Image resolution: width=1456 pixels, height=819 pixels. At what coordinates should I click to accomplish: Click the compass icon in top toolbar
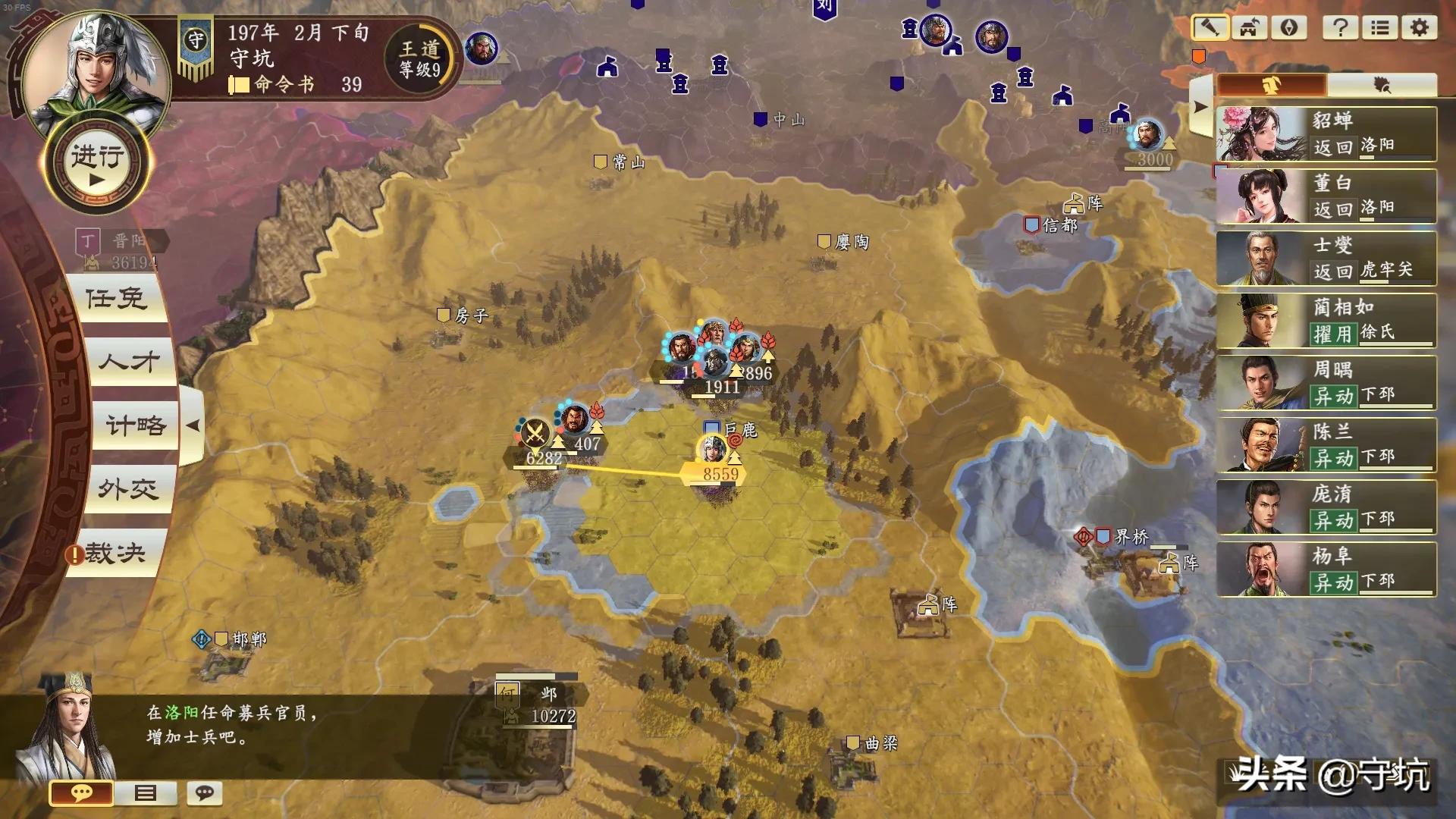(x=1288, y=28)
